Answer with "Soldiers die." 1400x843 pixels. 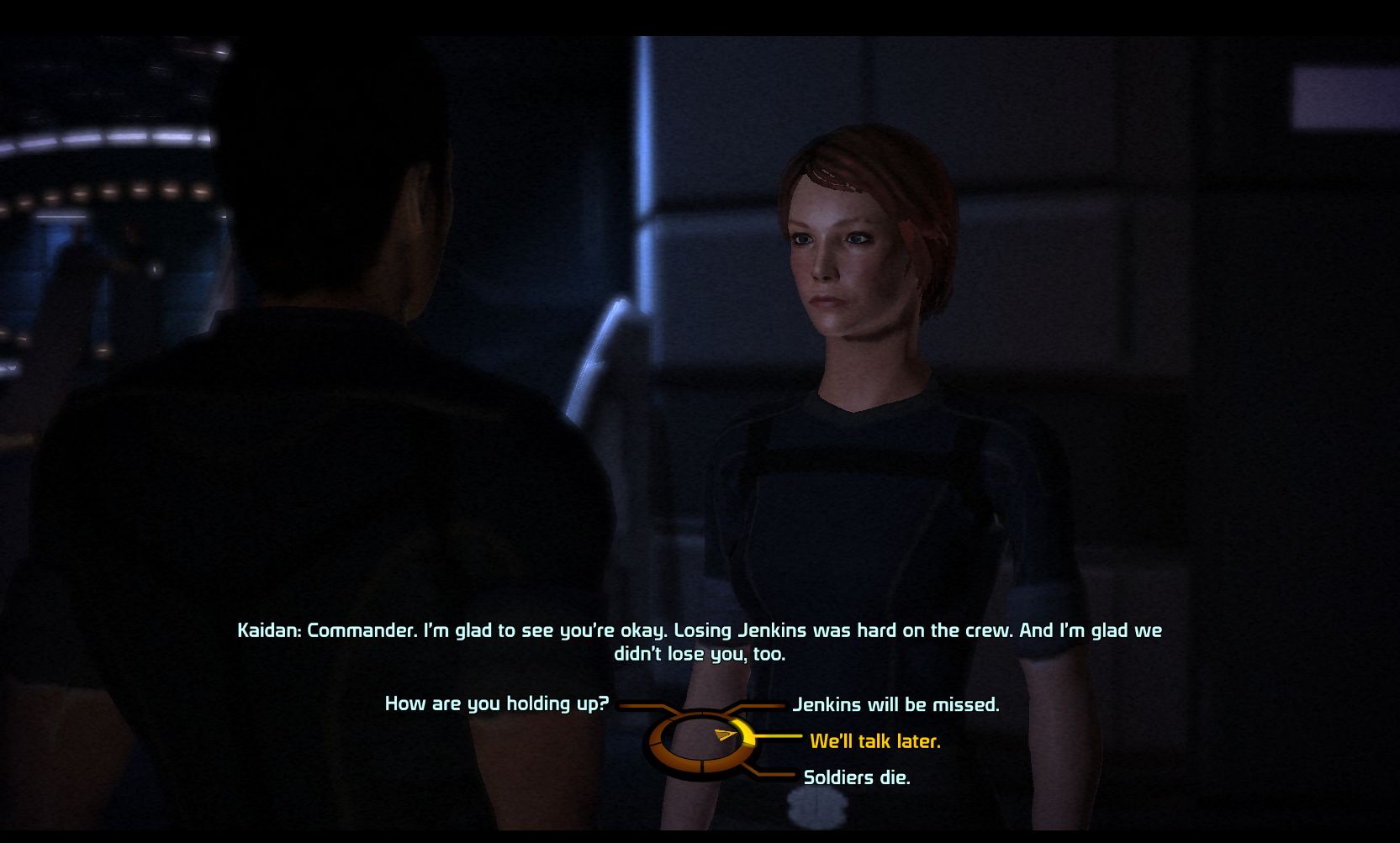click(x=857, y=777)
